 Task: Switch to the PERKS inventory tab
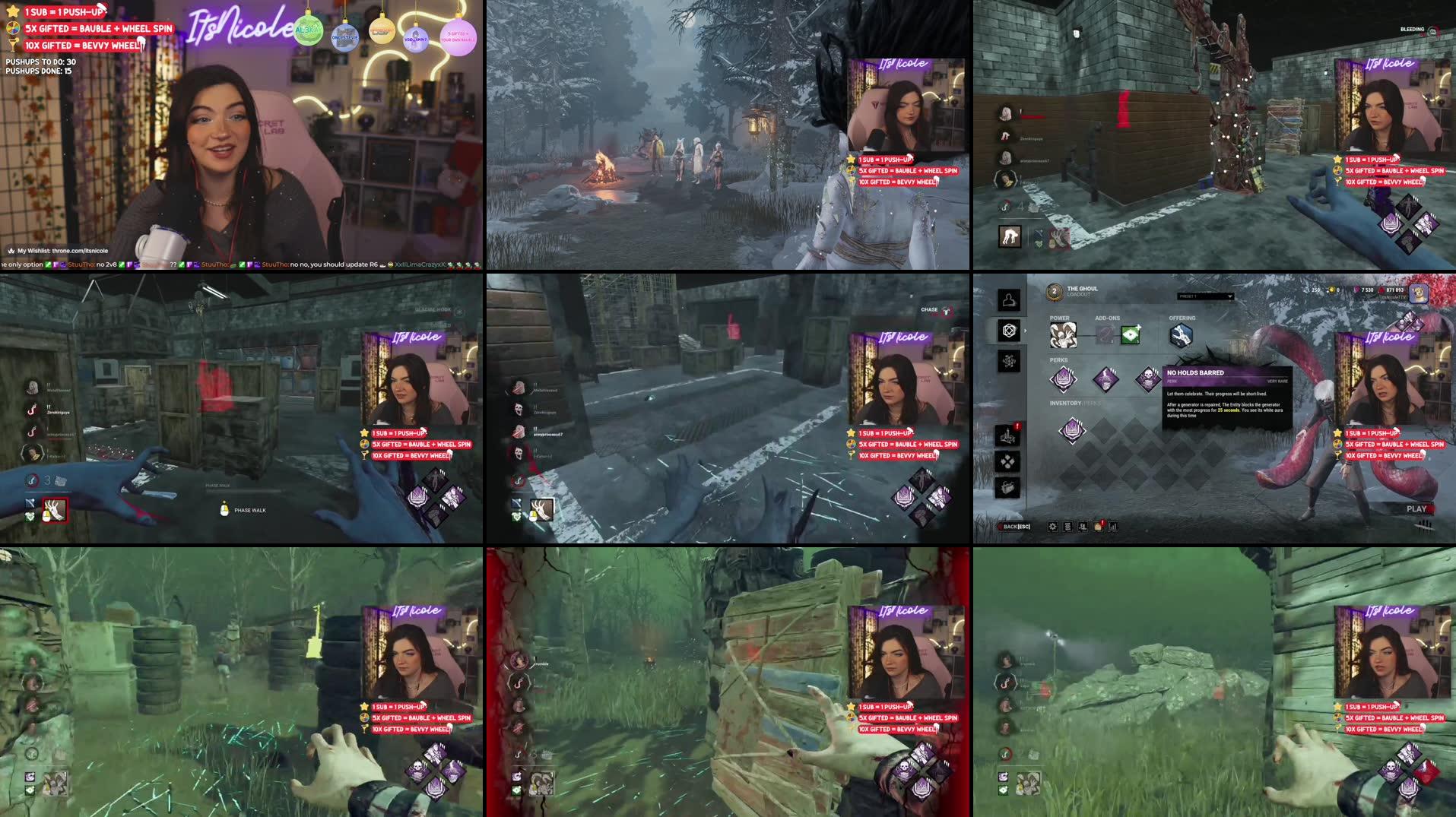click(x=1092, y=404)
